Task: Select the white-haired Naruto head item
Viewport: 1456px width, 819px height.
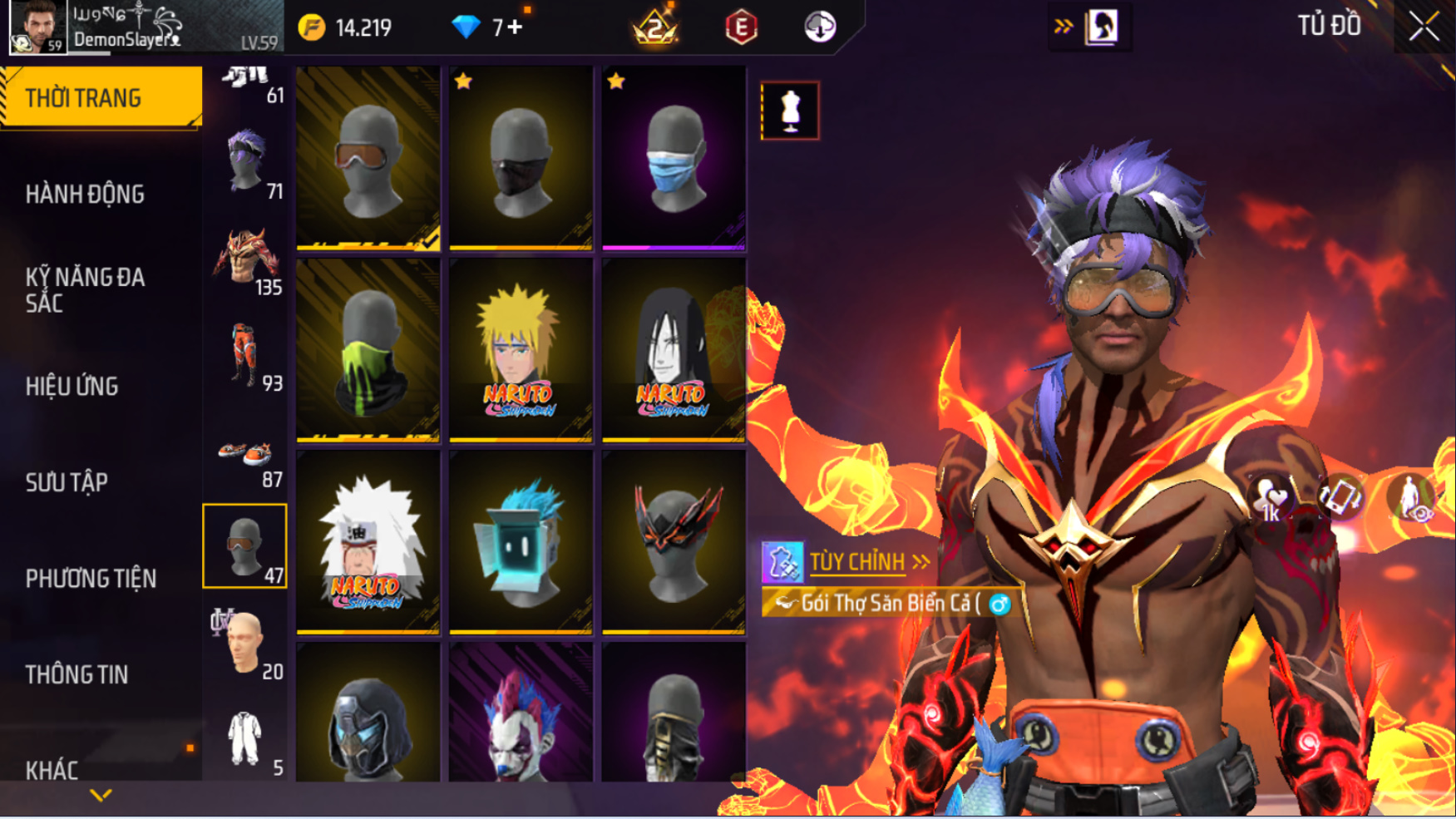Action: [x=368, y=542]
